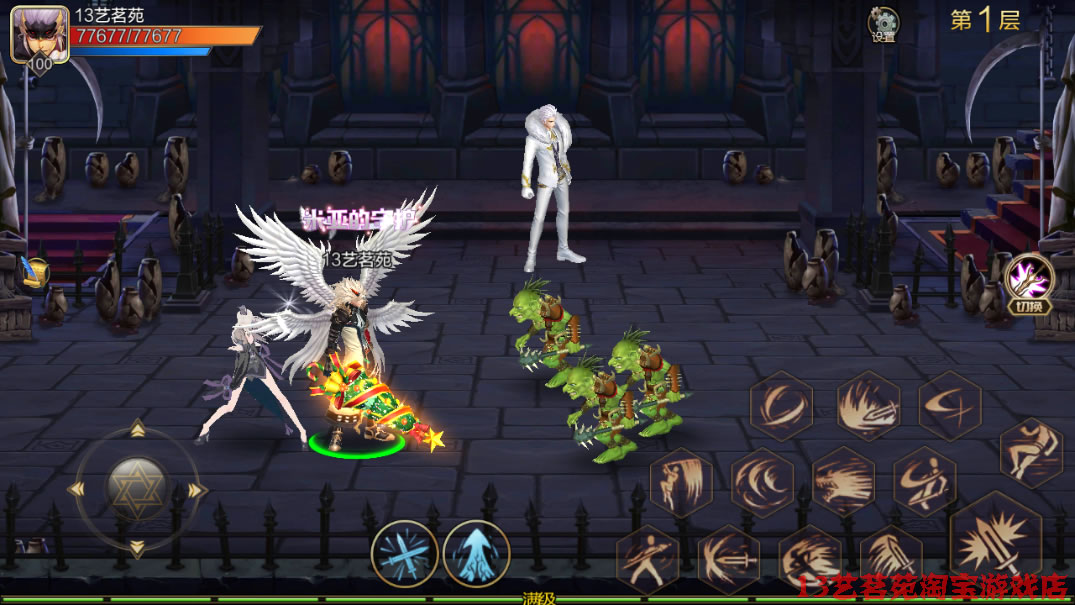
Task: Trigger the blue upward arrow skill
Action: tap(476, 553)
